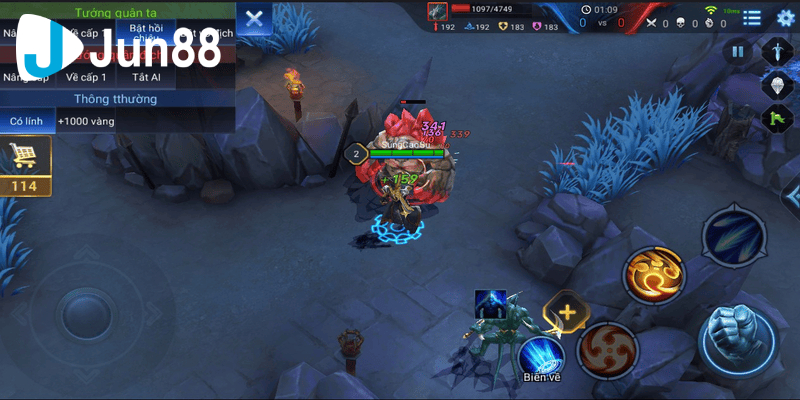This screenshot has height=400, width=800.
Task: Open the settings gear
Action: [785, 17]
